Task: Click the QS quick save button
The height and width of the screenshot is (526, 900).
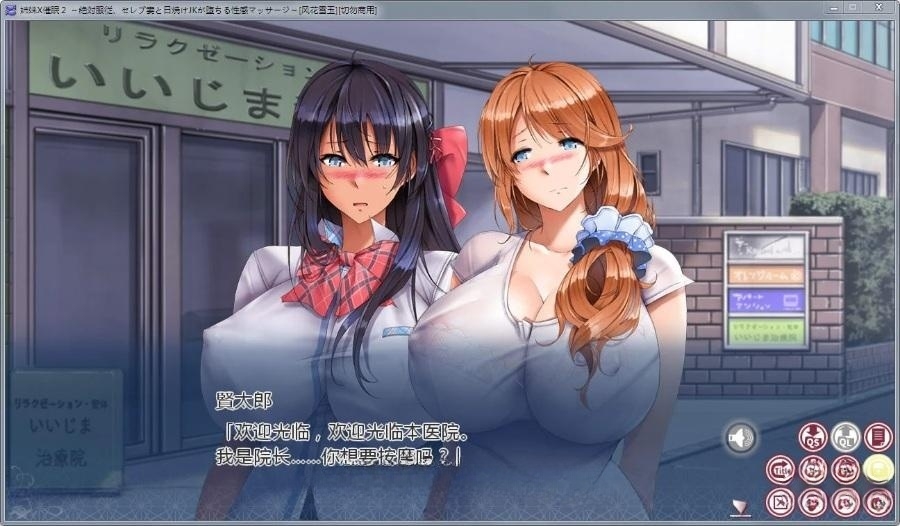Action: 813,437
